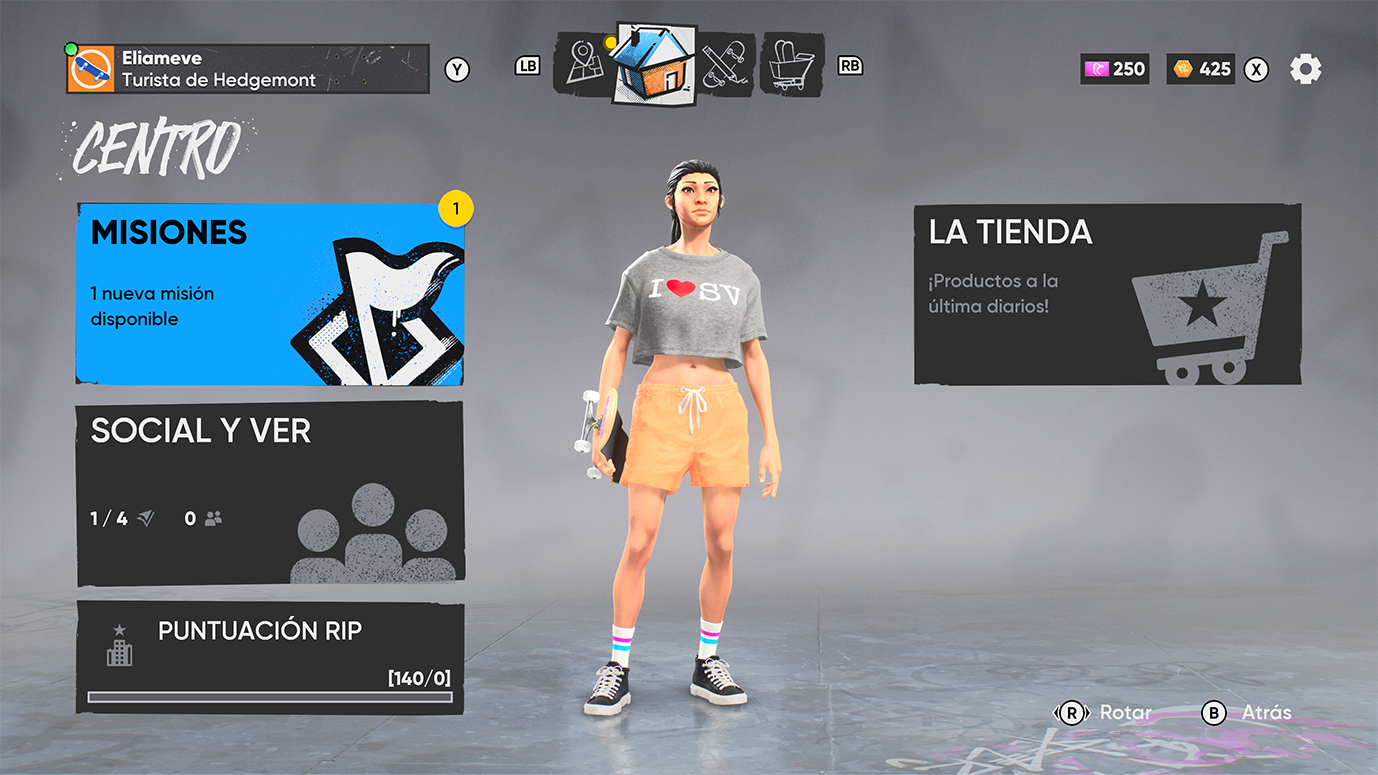
Task: Select the house hub tab
Action: pyautogui.click(x=653, y=62)
